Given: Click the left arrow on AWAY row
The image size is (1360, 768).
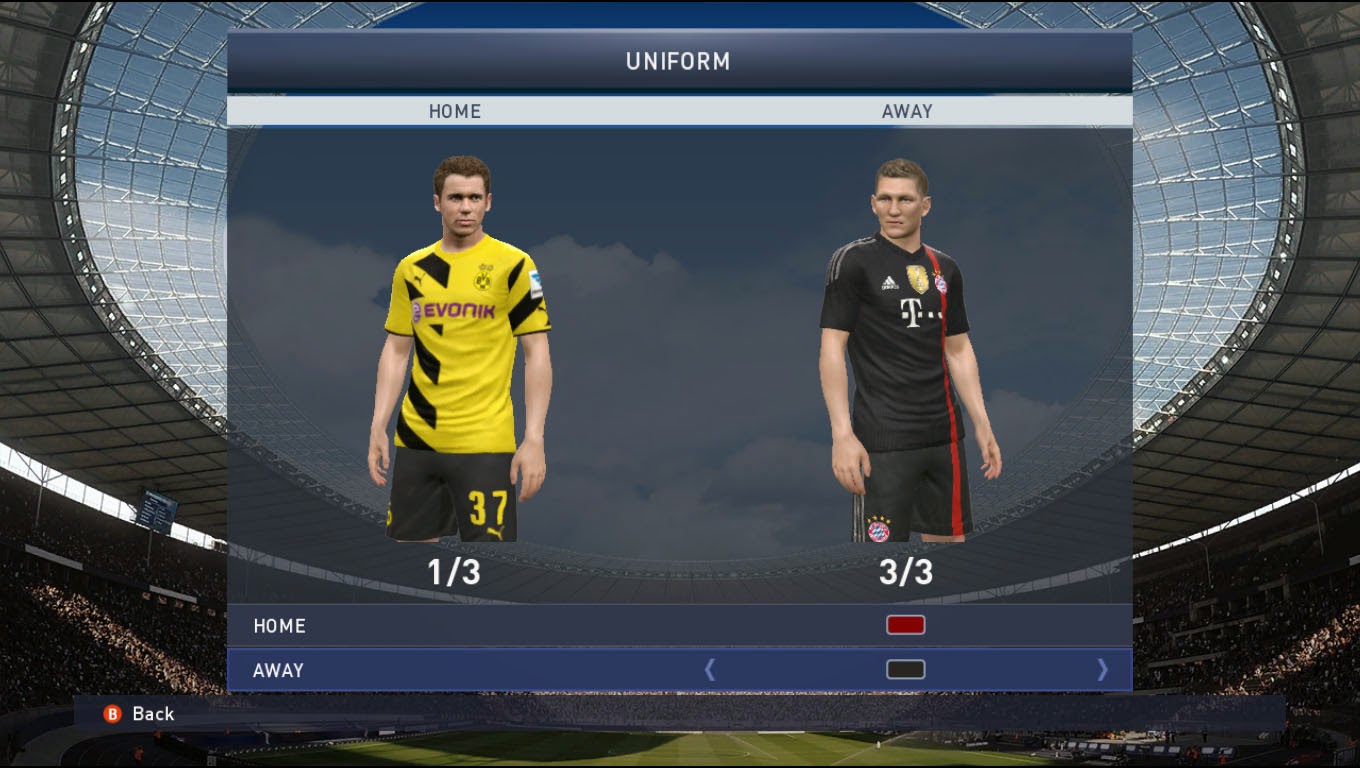Looking at the screenshot, I should click(x=710, y=670).
